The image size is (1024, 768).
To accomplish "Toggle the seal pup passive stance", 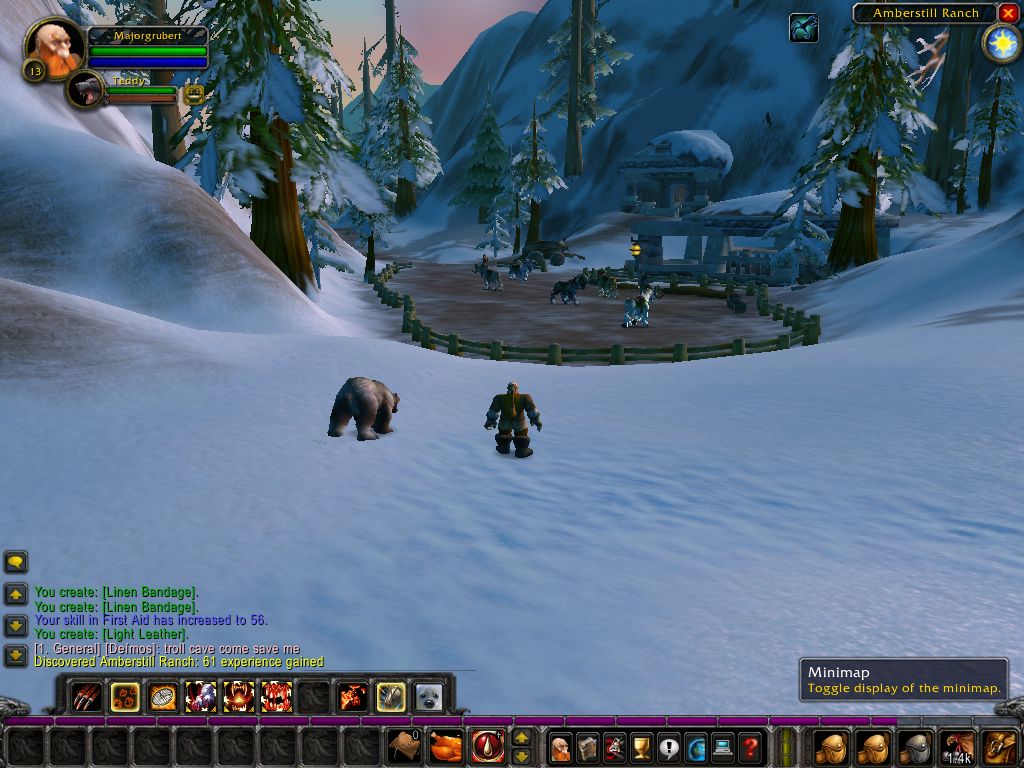I will 429,696.
